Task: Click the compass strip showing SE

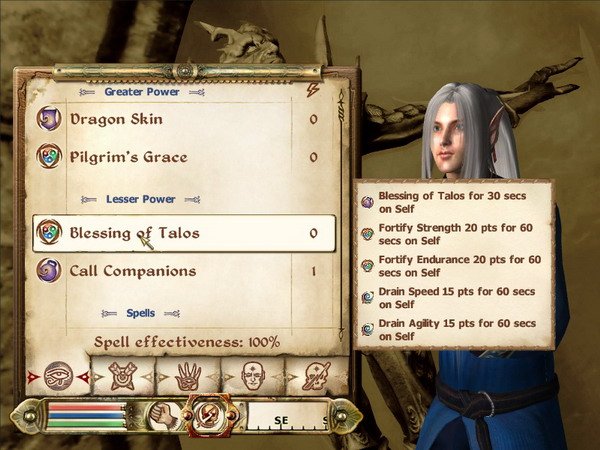Action: 288,416
